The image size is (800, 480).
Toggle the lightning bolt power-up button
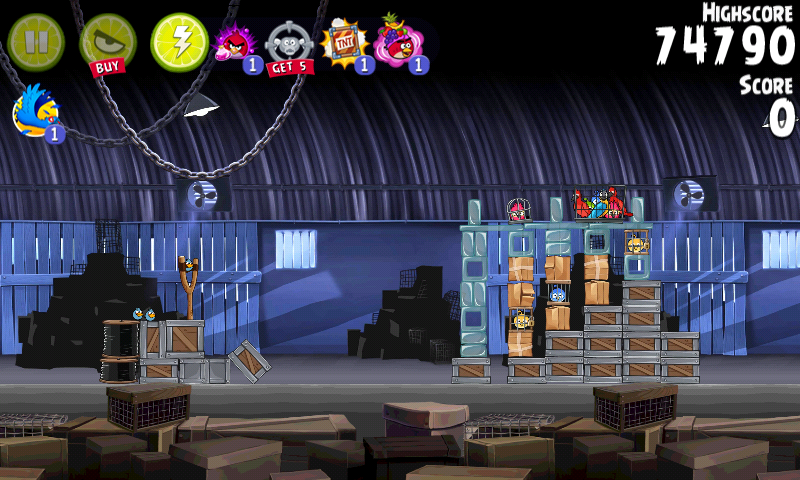click(x=179, y=42)
